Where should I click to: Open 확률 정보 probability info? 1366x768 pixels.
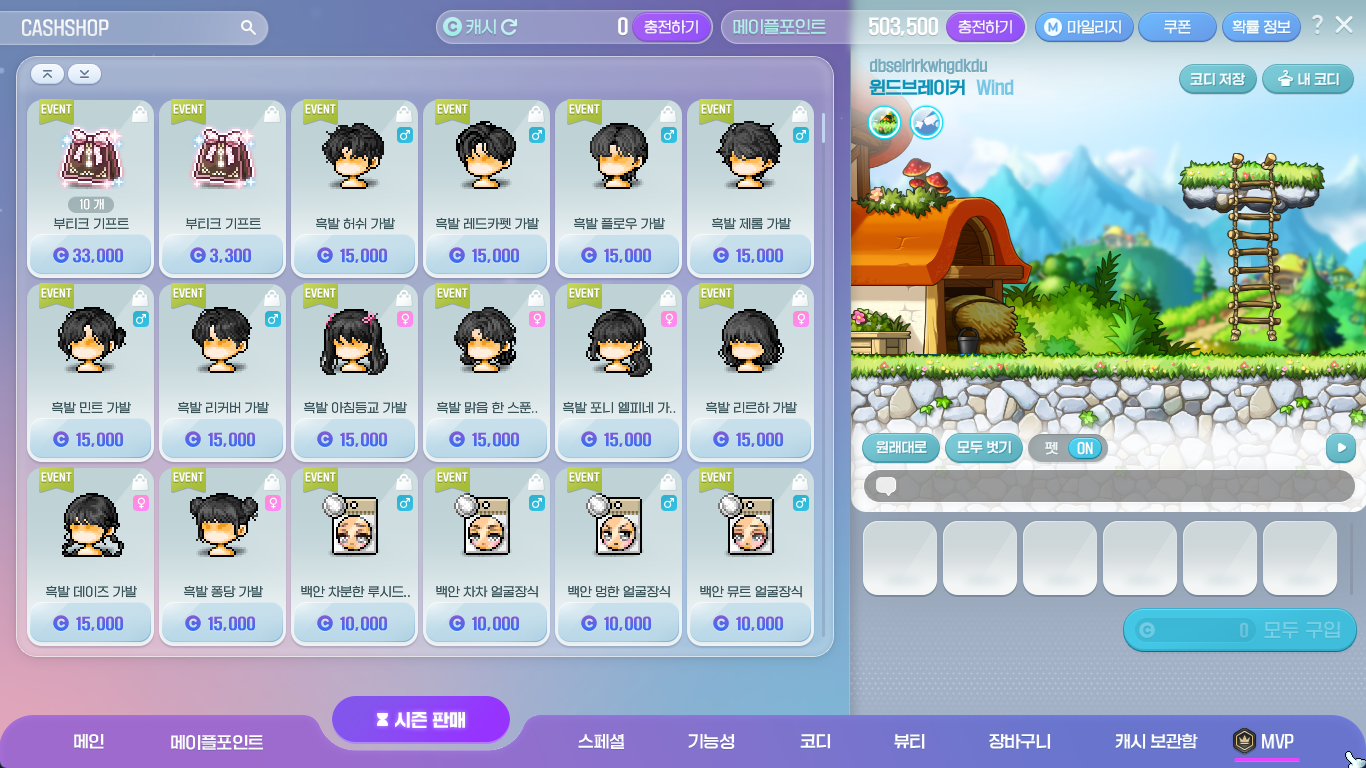pos(1261,27)
